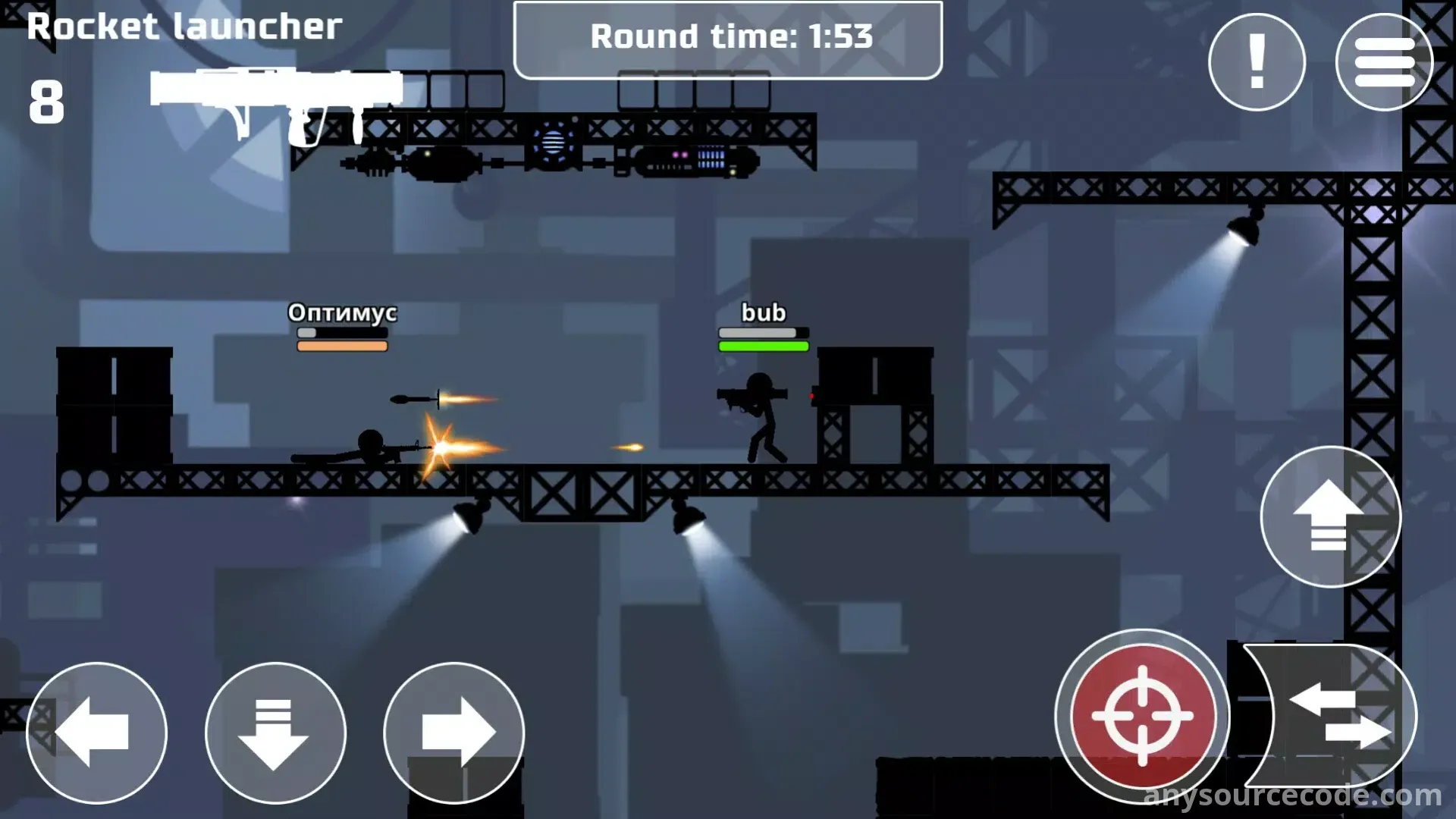Open the hamburger menu
Viewport: 1456px width, 819px height.
click(x=1384, y=62)
